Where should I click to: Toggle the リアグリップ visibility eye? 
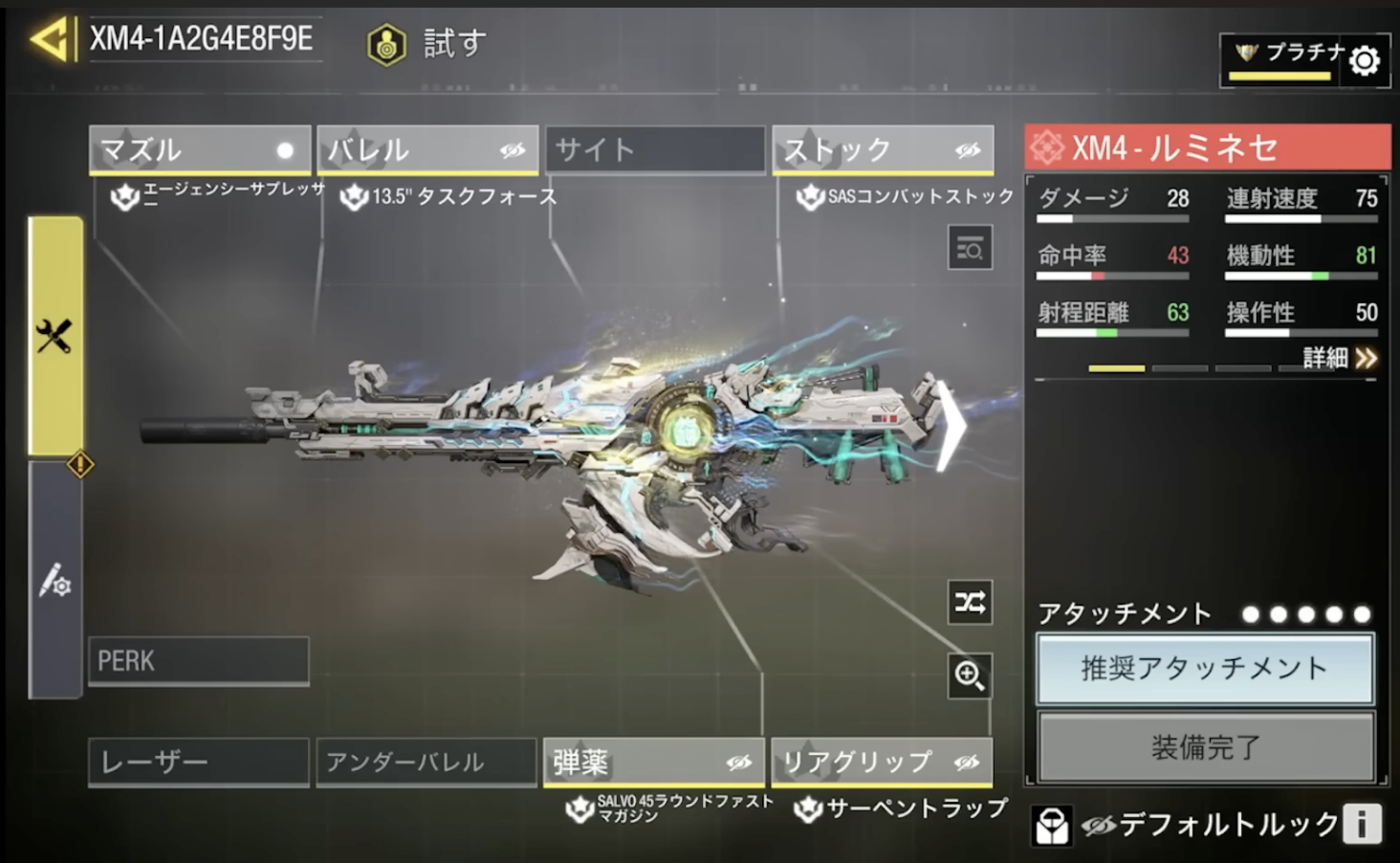click(x=968, y=761)
